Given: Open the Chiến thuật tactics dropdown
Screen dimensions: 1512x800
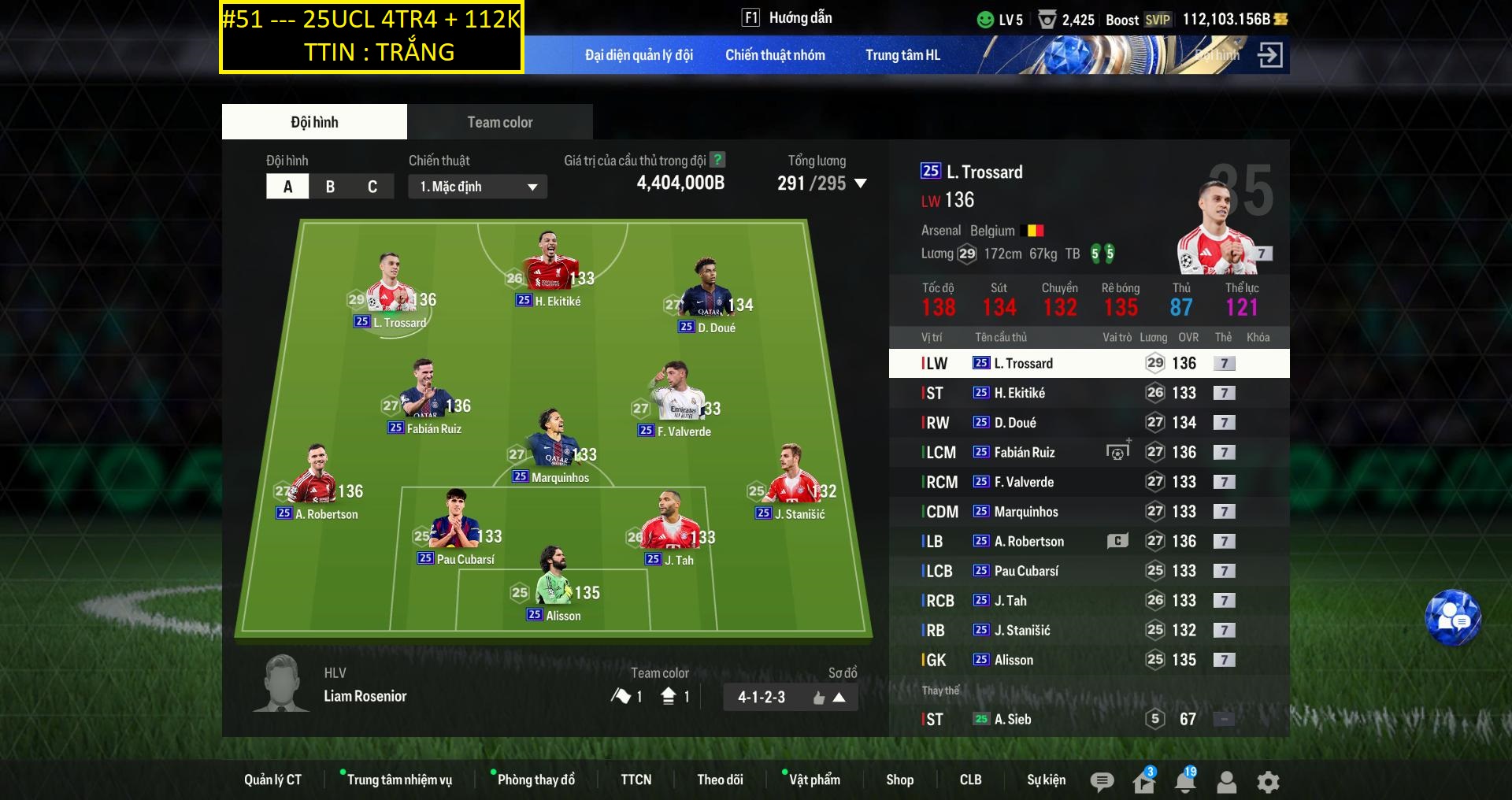Looking at the screenshot, I should pyautogui.click(x=477, y=187).
